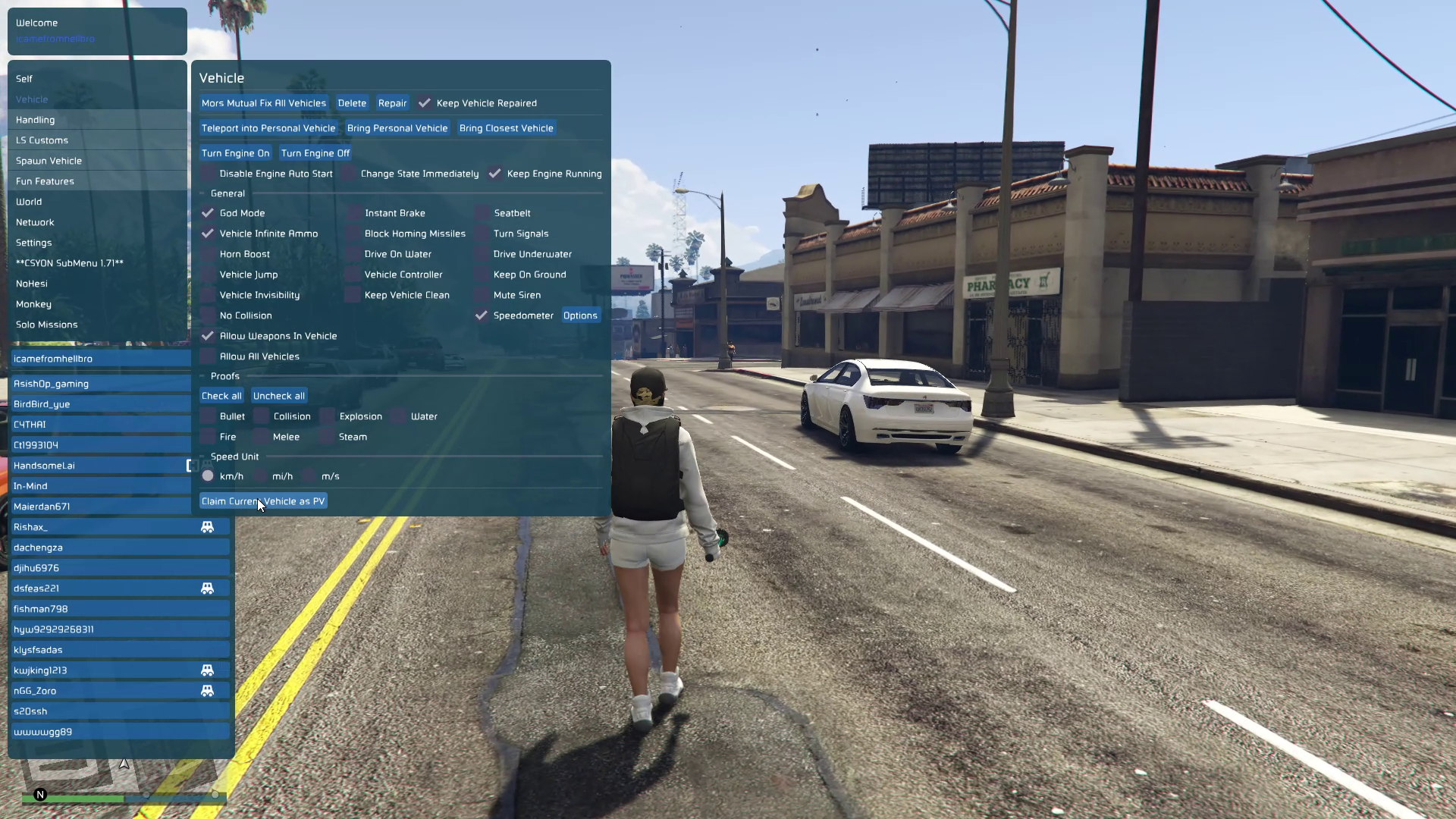Check all vehicle proofs

click(x=221, y=396)
